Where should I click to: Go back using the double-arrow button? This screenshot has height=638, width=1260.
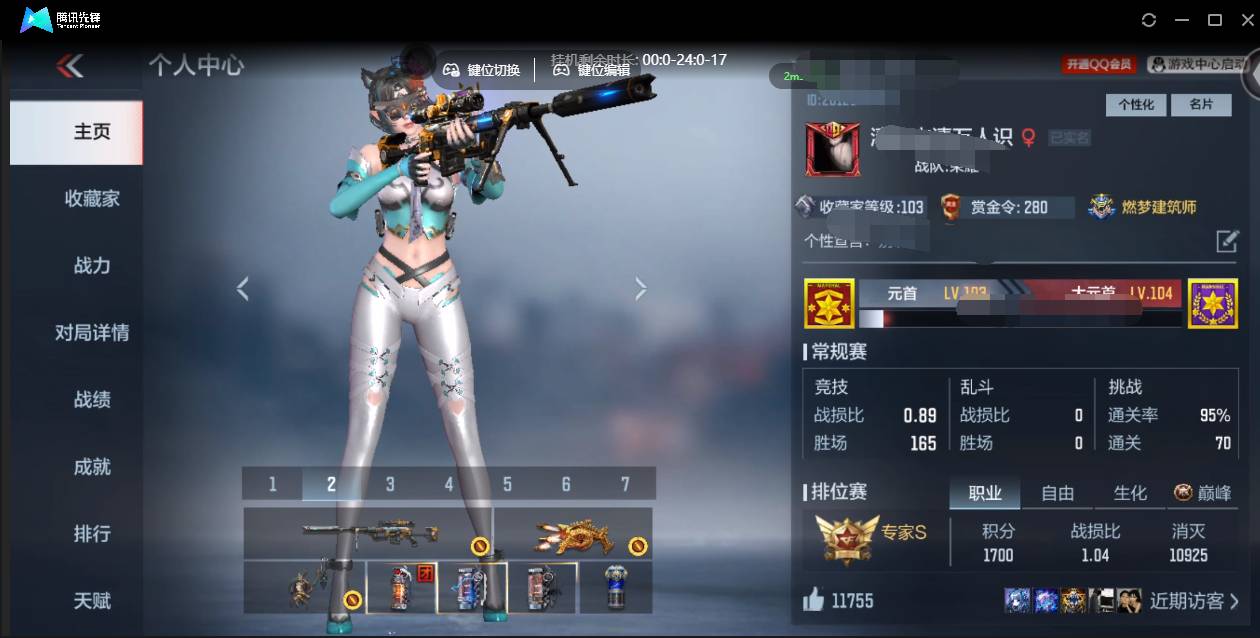click(x=70, y=66)
